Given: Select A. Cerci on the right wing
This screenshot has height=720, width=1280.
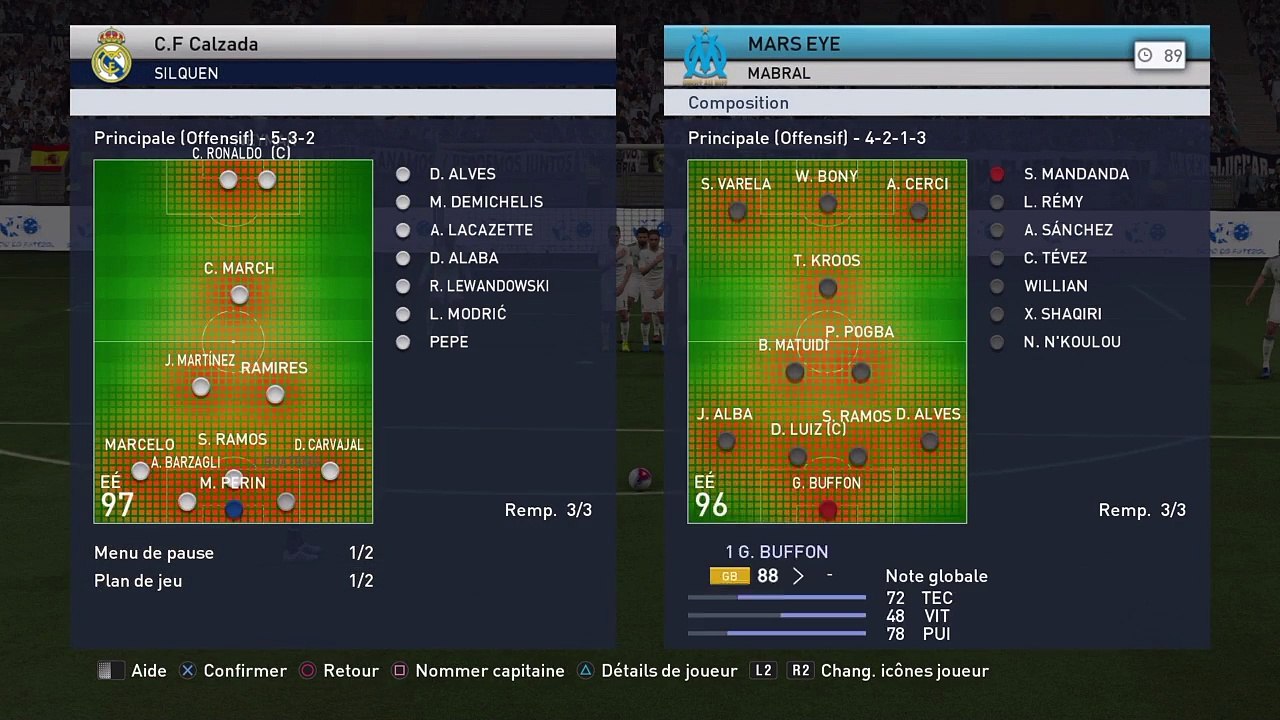Looking at the screenshot, I should point(919,211).
